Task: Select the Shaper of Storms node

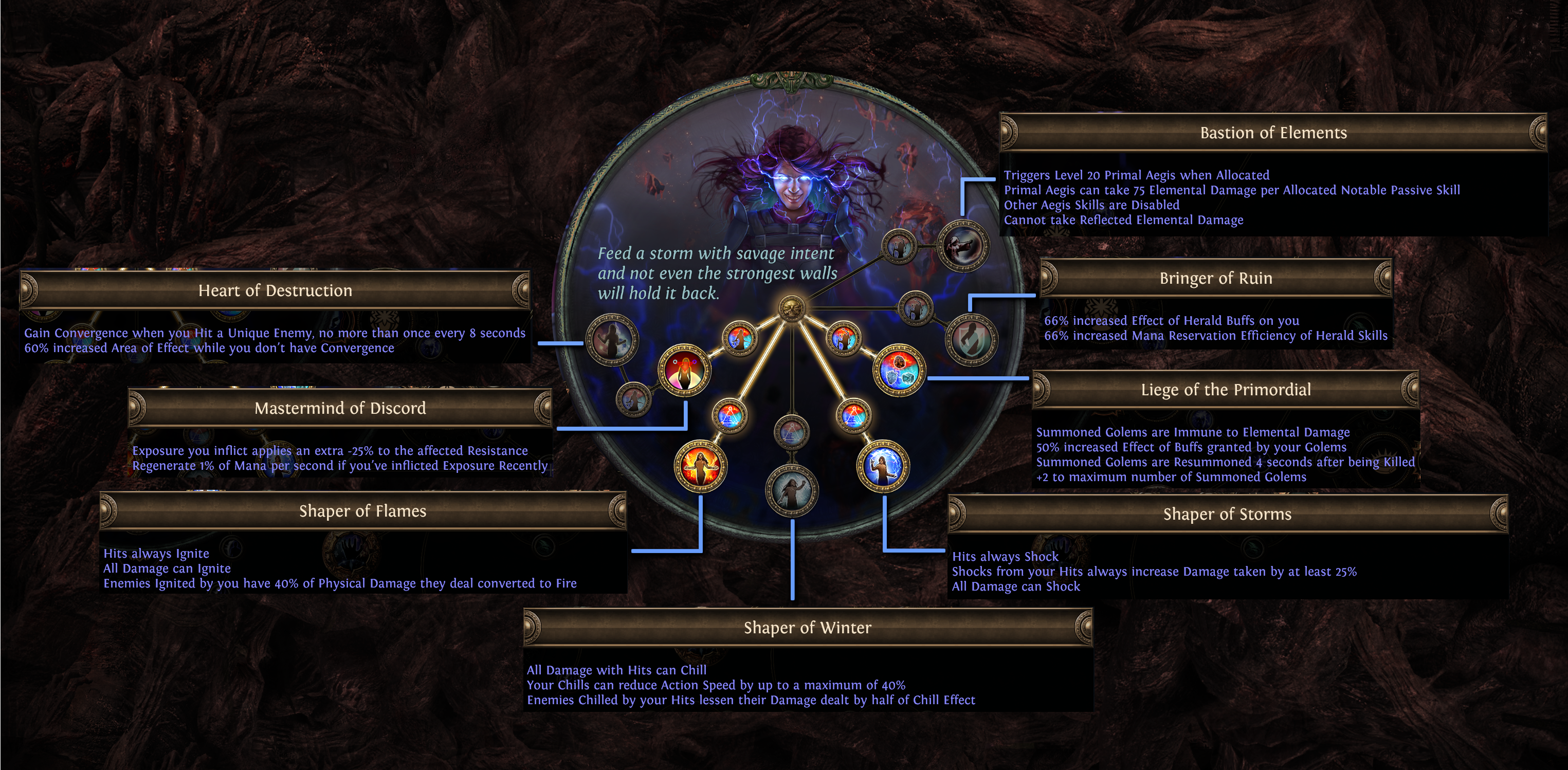Action: [x=883, y=466]
